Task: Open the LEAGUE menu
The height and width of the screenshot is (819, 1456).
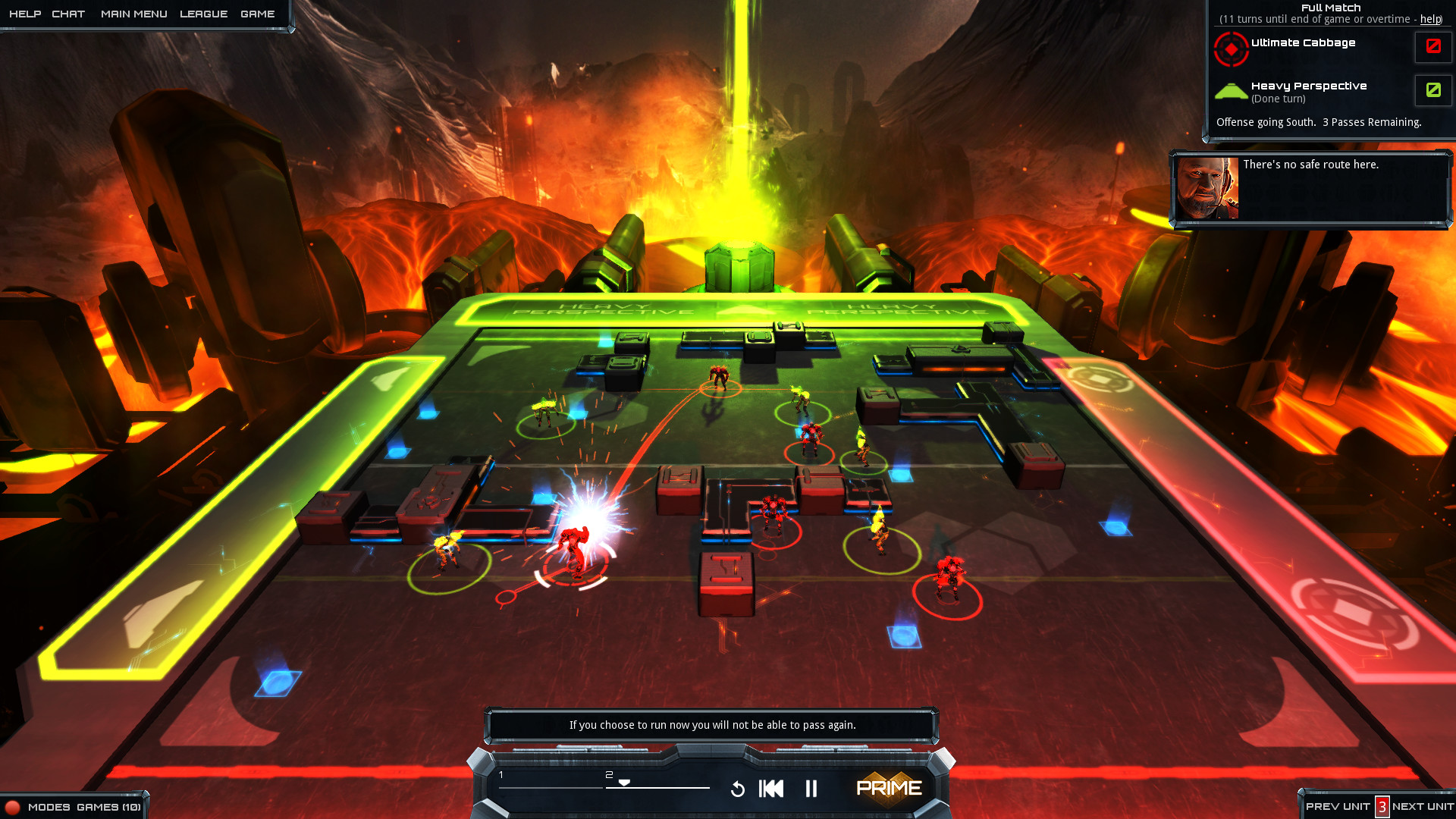Action: pos(202,13)
